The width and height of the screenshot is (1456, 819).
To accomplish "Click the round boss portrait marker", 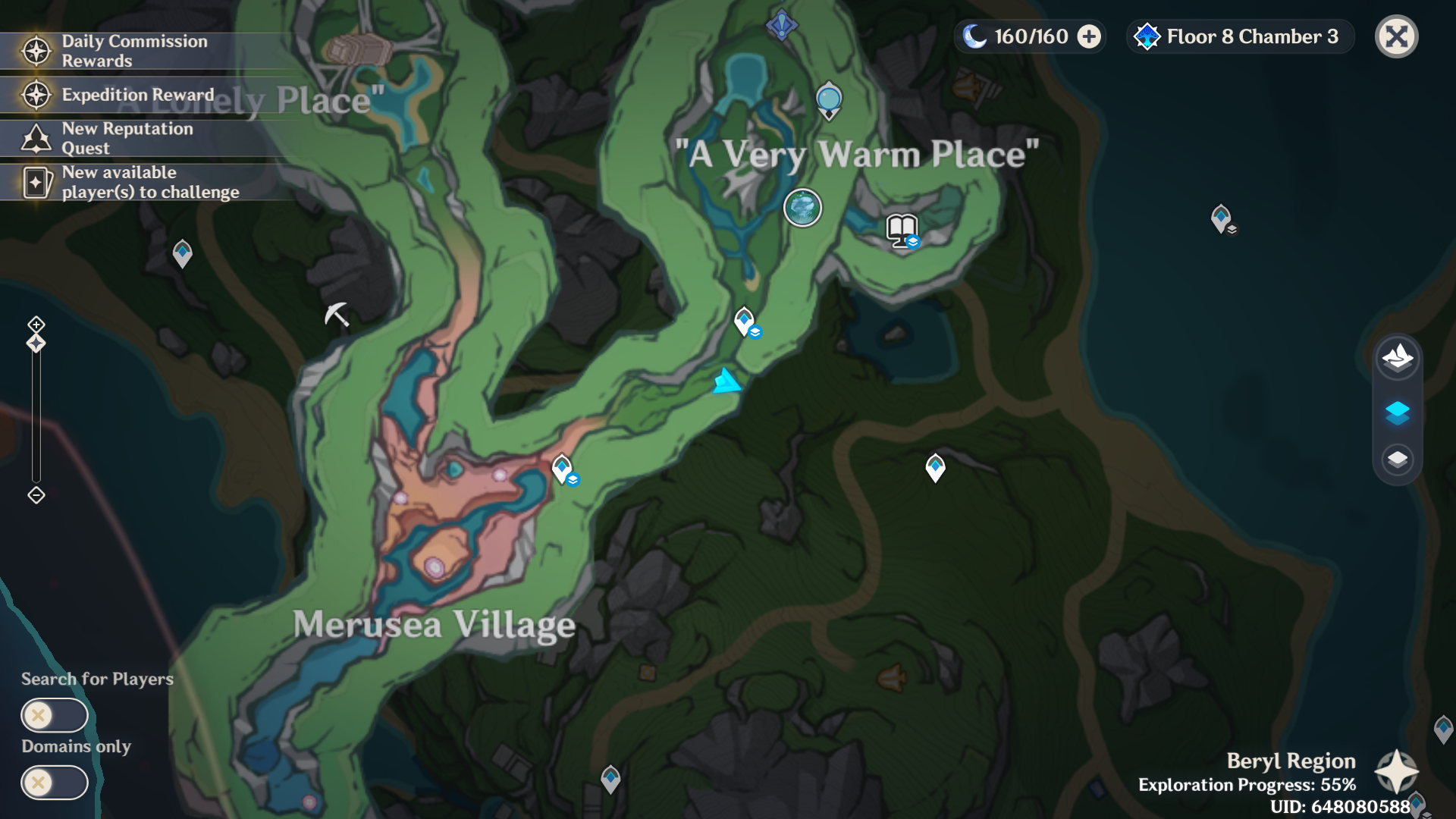I will (x=802, y=208).
